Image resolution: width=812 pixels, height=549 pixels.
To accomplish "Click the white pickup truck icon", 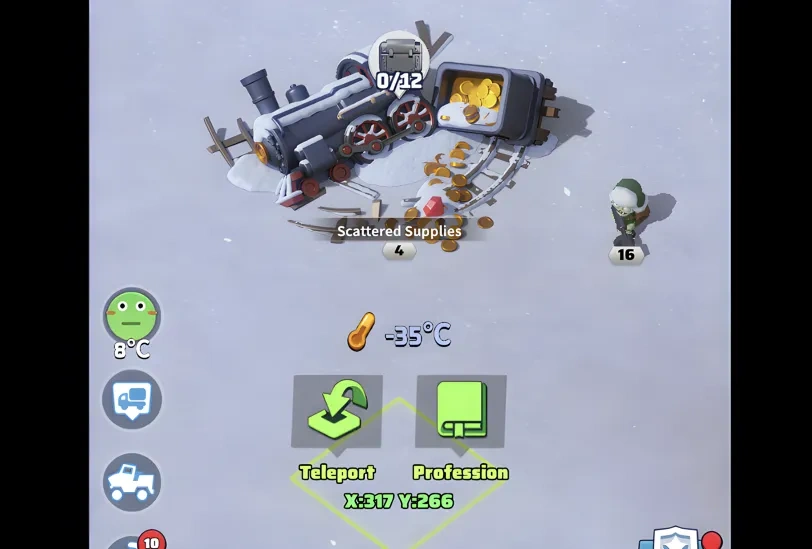I will click(132, 482).
